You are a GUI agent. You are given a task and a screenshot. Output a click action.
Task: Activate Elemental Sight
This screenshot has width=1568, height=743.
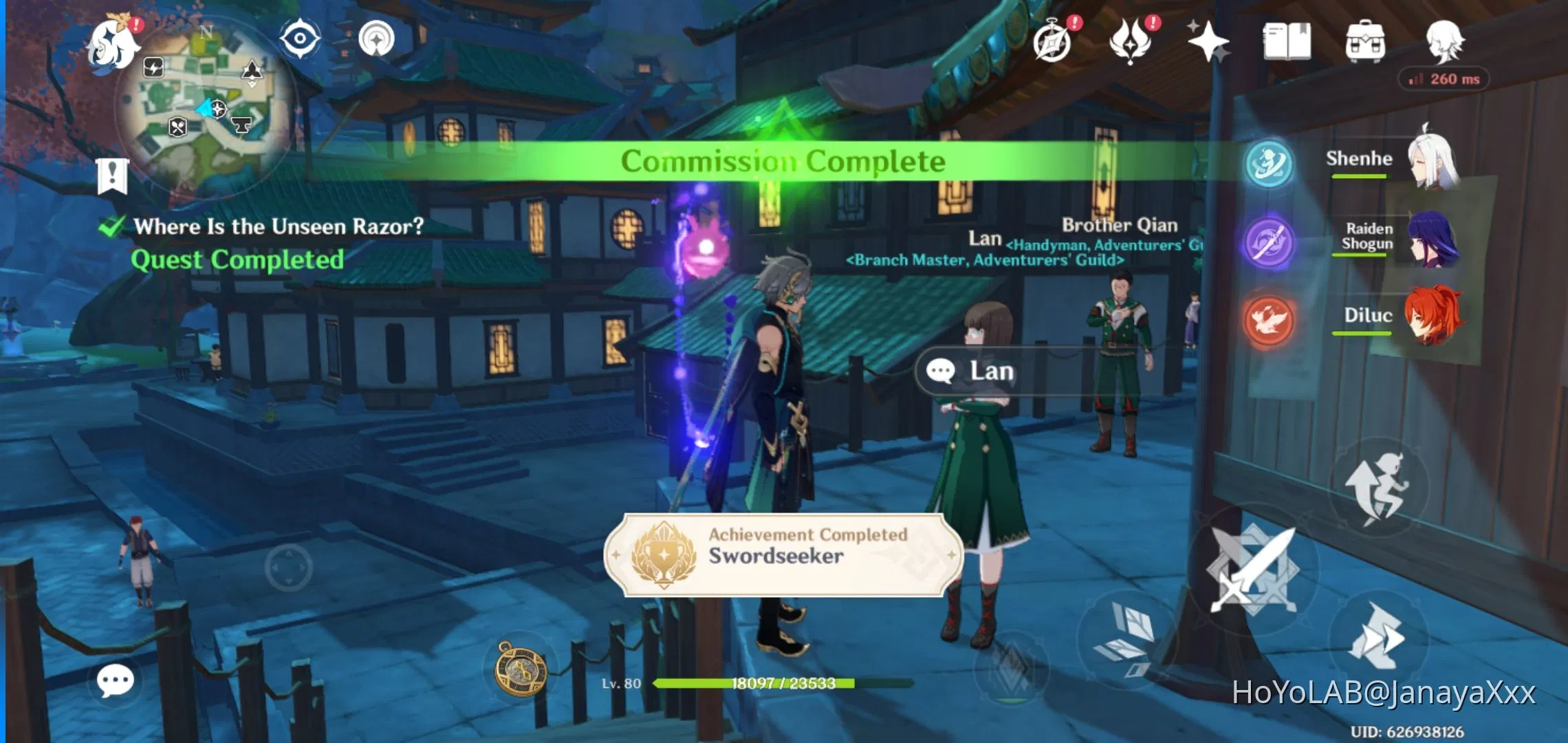(x=299, y=38)
